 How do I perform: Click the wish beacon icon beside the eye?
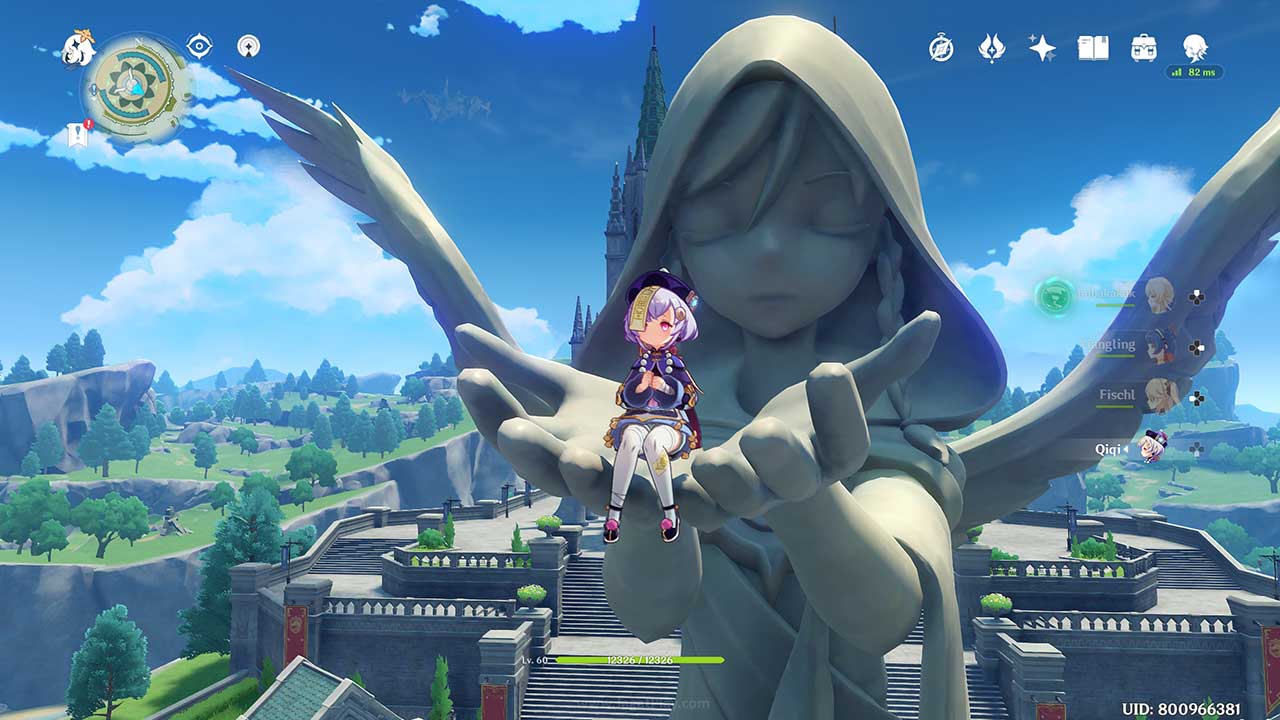248,46
